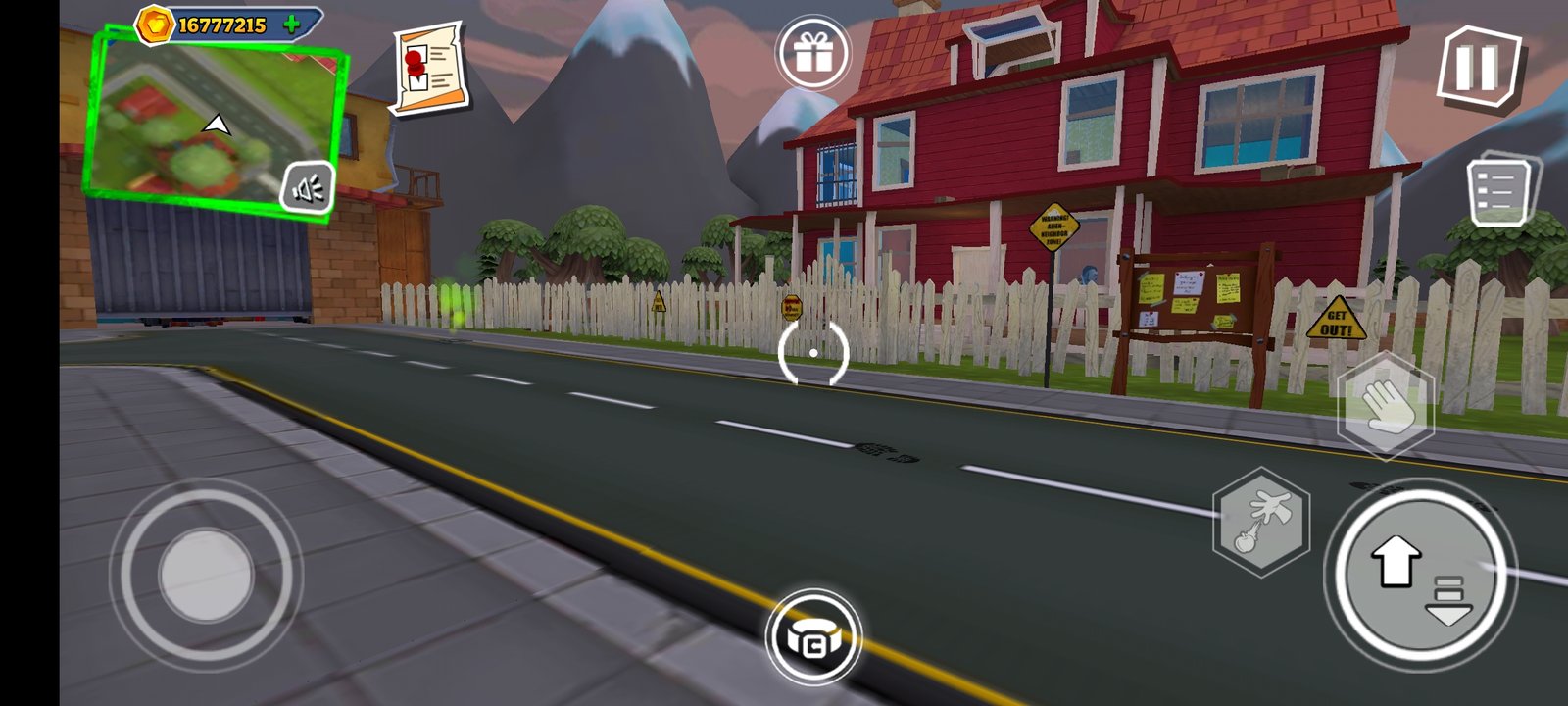This screenshot has height=706, width=1568.
Task: Toggle the megaphone sound button
Action: (309, 189)
